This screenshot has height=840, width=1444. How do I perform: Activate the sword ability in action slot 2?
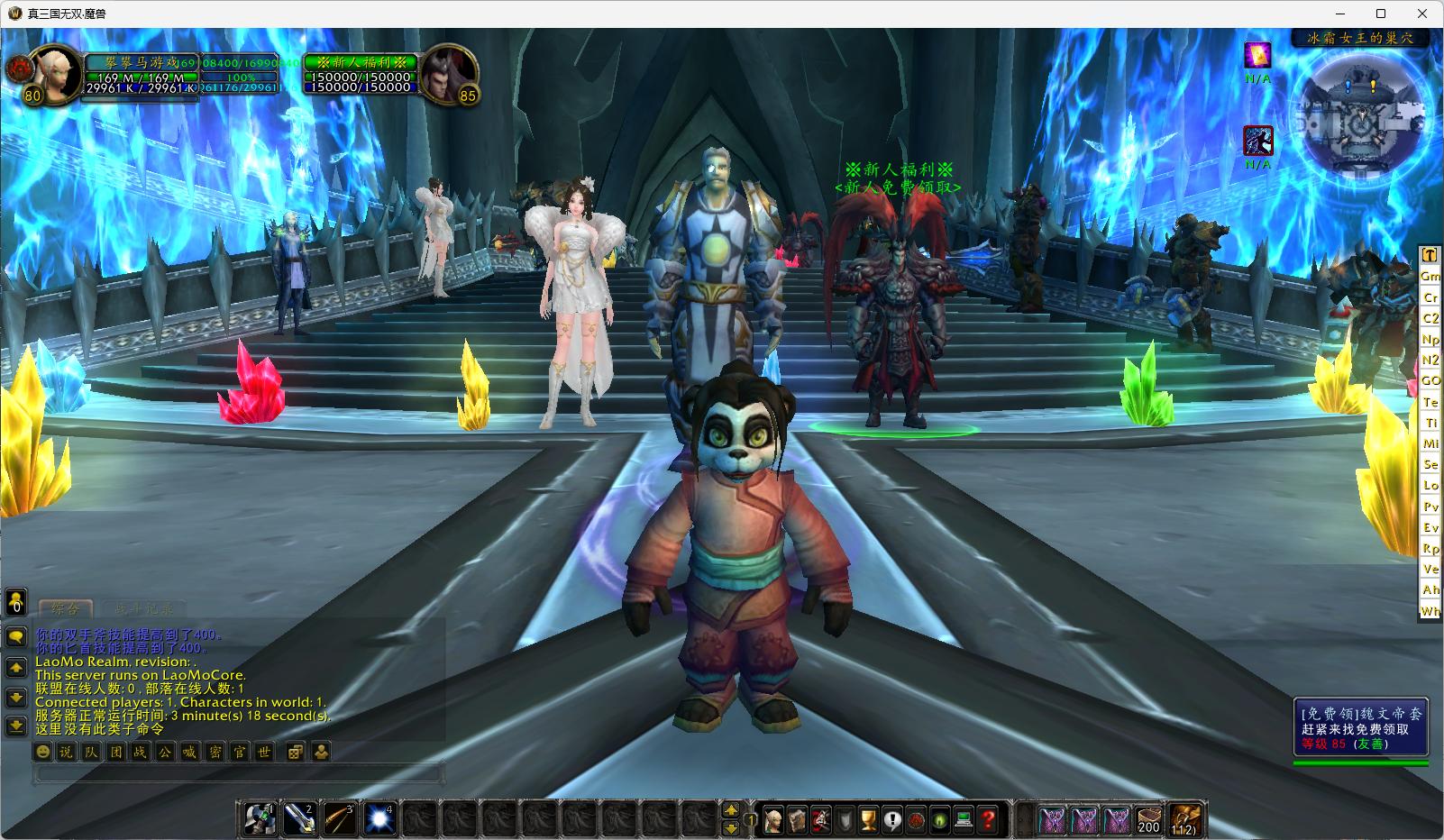click(x=300, y=818)
